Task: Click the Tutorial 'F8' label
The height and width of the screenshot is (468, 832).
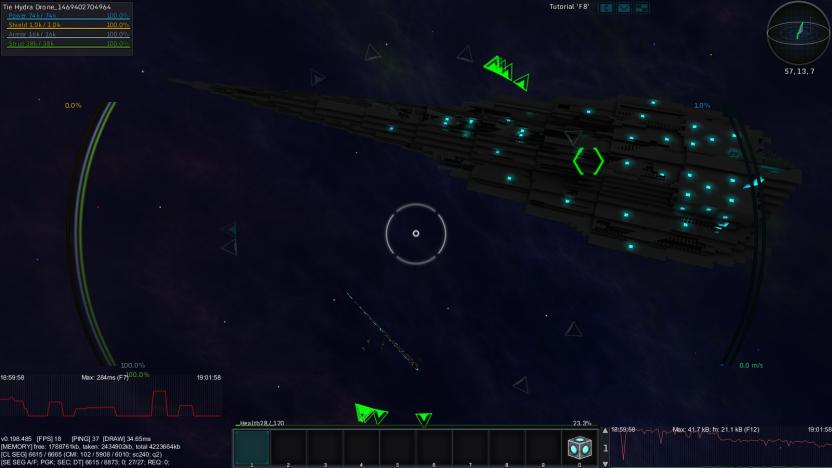Action: [569, 7]
